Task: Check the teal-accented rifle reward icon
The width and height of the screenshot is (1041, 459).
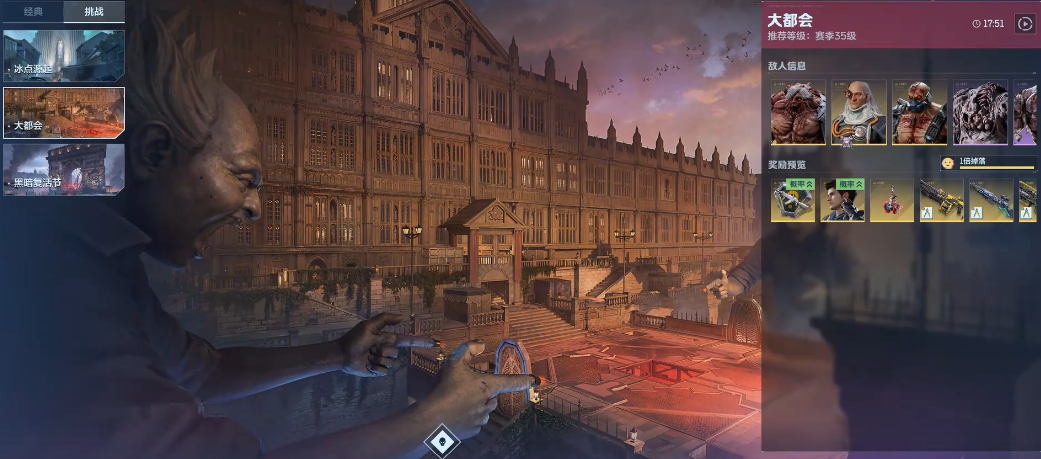Action: coord(991,200)
